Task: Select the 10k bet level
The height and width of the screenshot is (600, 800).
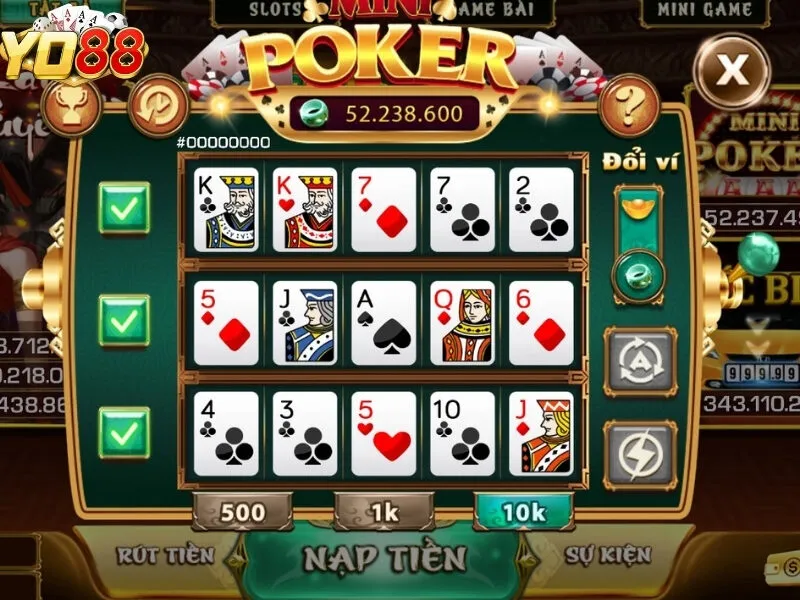Action: coord(524,512)
